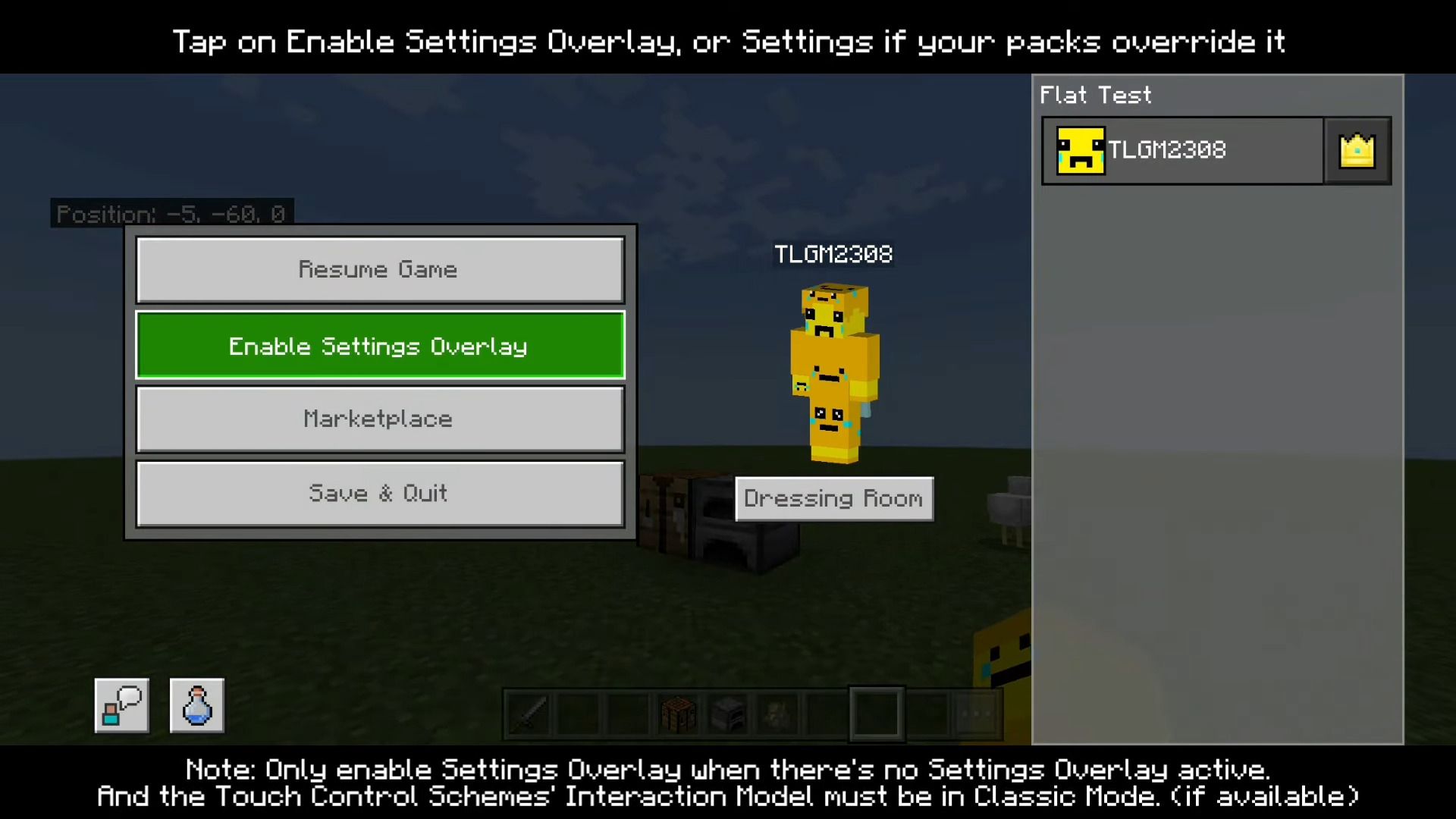Select the furnace hotbar slot
Image resolution: width=1456 pixels, height=819 pixels.
click(x=728, y=714)
